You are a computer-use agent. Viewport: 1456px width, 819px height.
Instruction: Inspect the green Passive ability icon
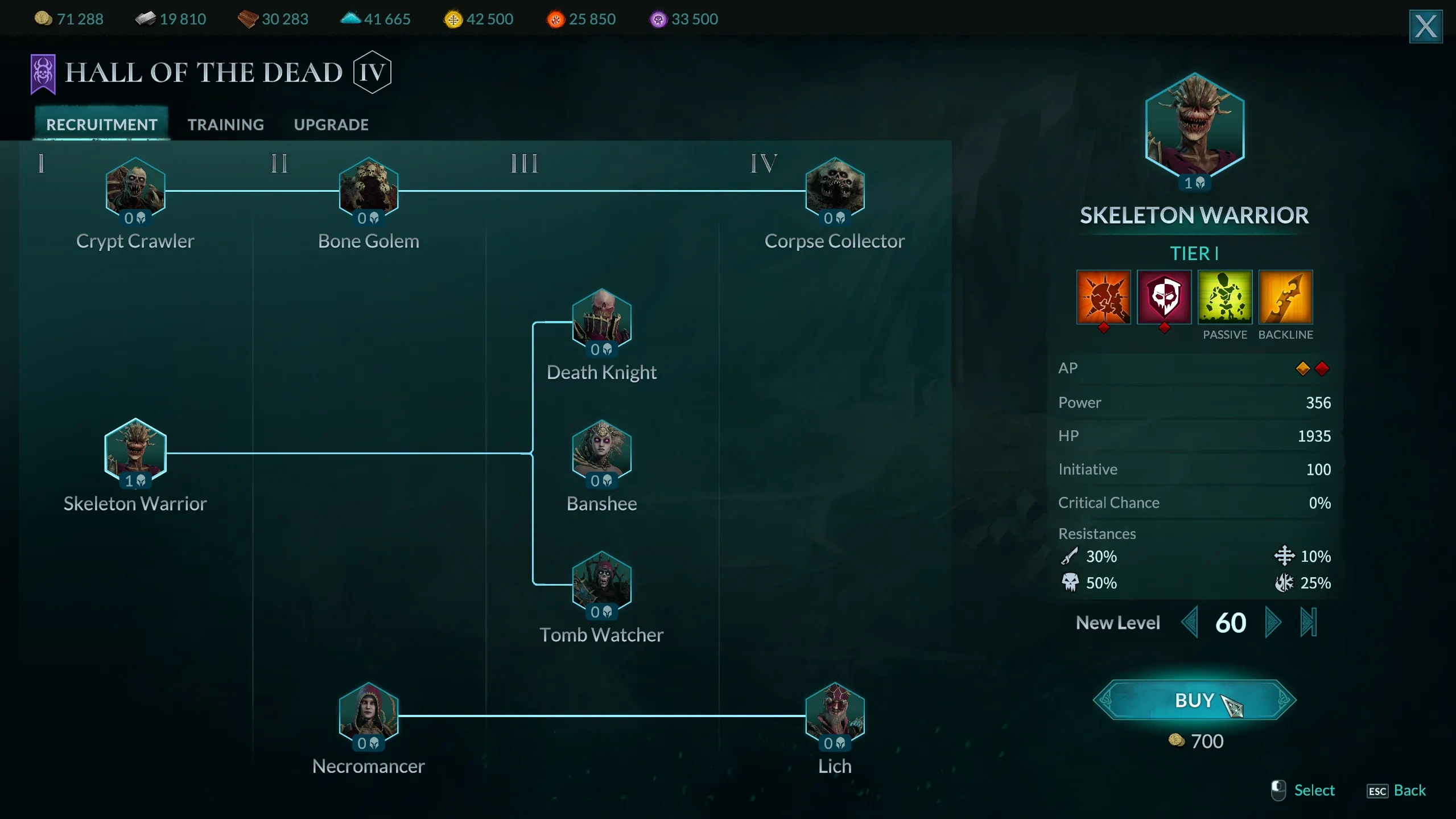[1224, 297]
